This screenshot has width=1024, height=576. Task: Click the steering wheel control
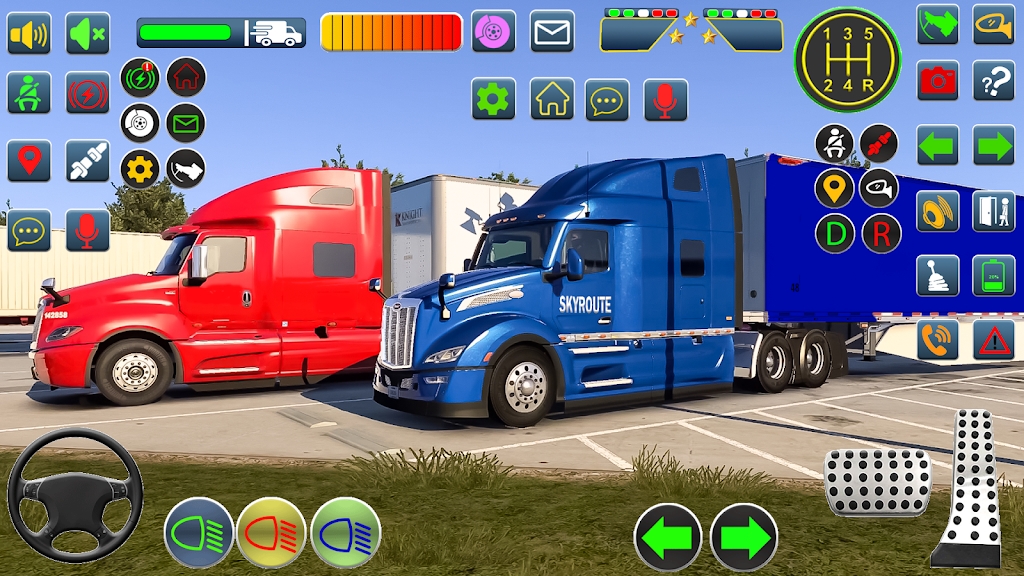(75, 494)
